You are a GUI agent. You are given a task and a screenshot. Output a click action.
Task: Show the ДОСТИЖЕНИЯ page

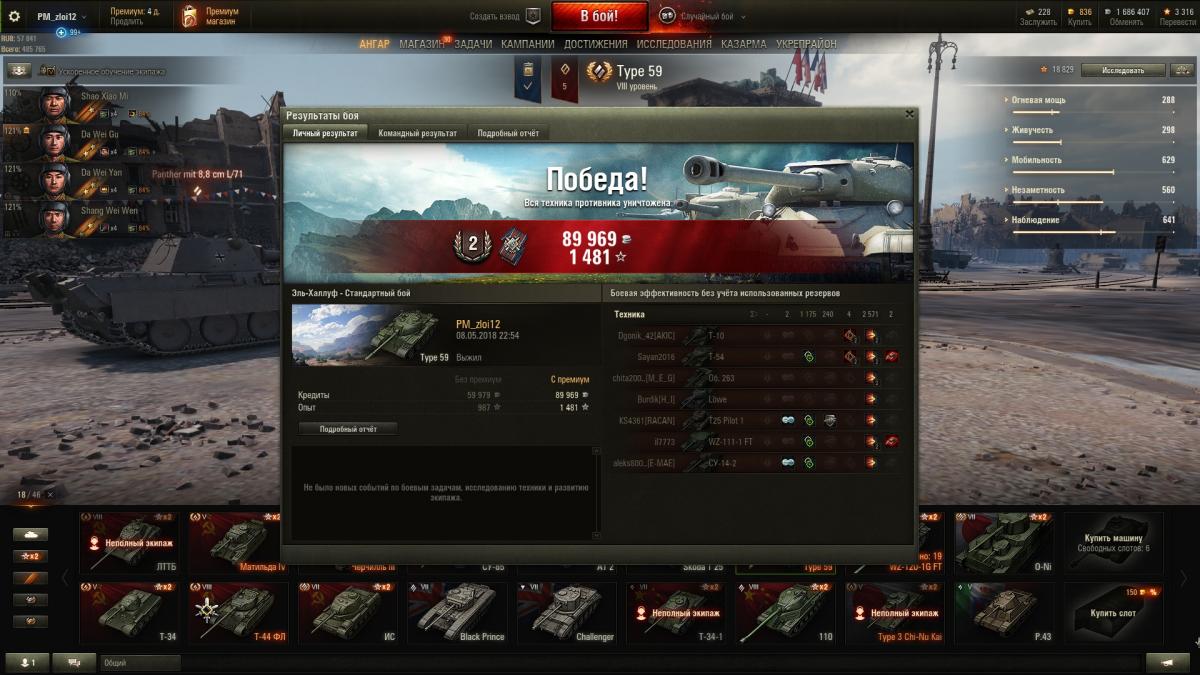click(595, 44)
